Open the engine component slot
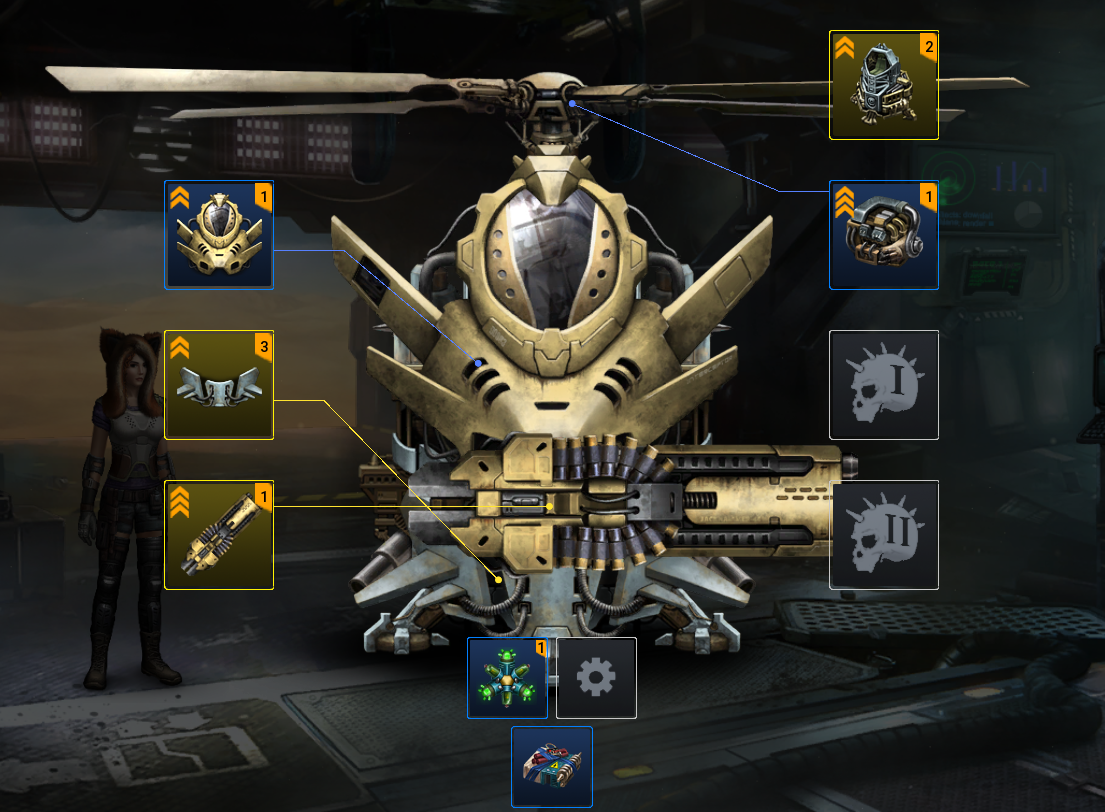This screenshot has width=1105, height=812. [x=884, y=235]
